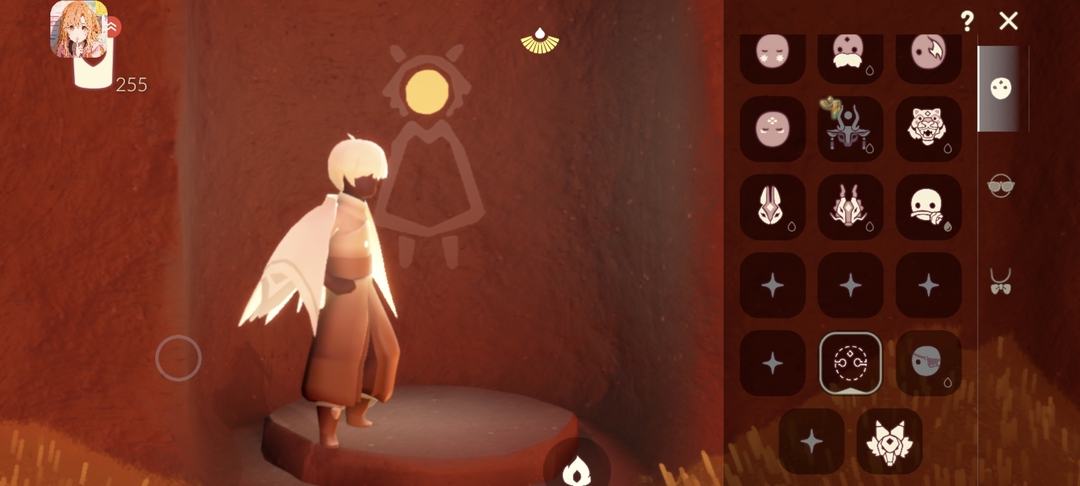Viewport: 1080px width, 486px height.
Task: Equip the white mask holding a rose
Action: coord(928,207)
